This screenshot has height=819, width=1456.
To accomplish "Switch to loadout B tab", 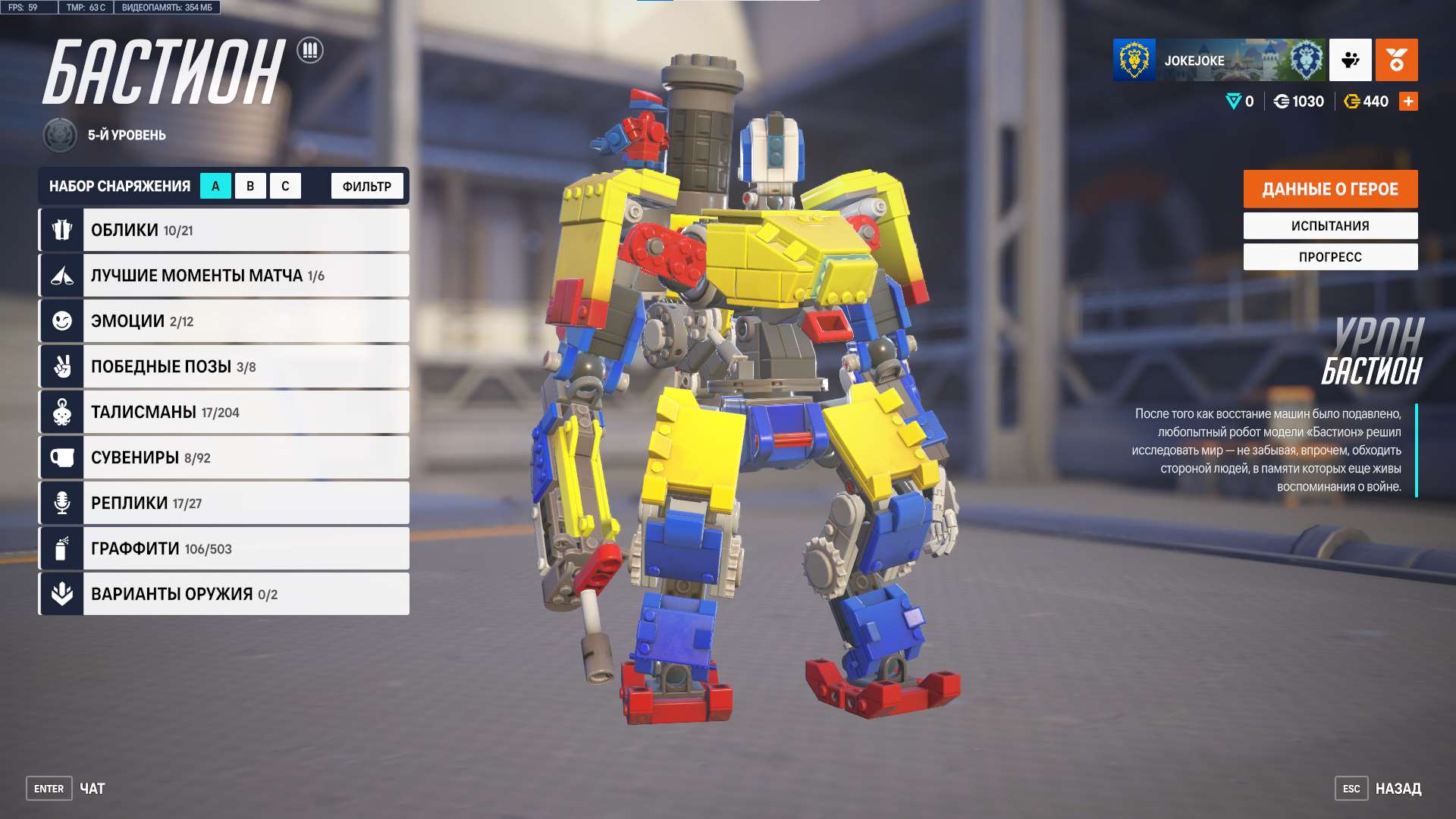I will (x=250, y=185).
